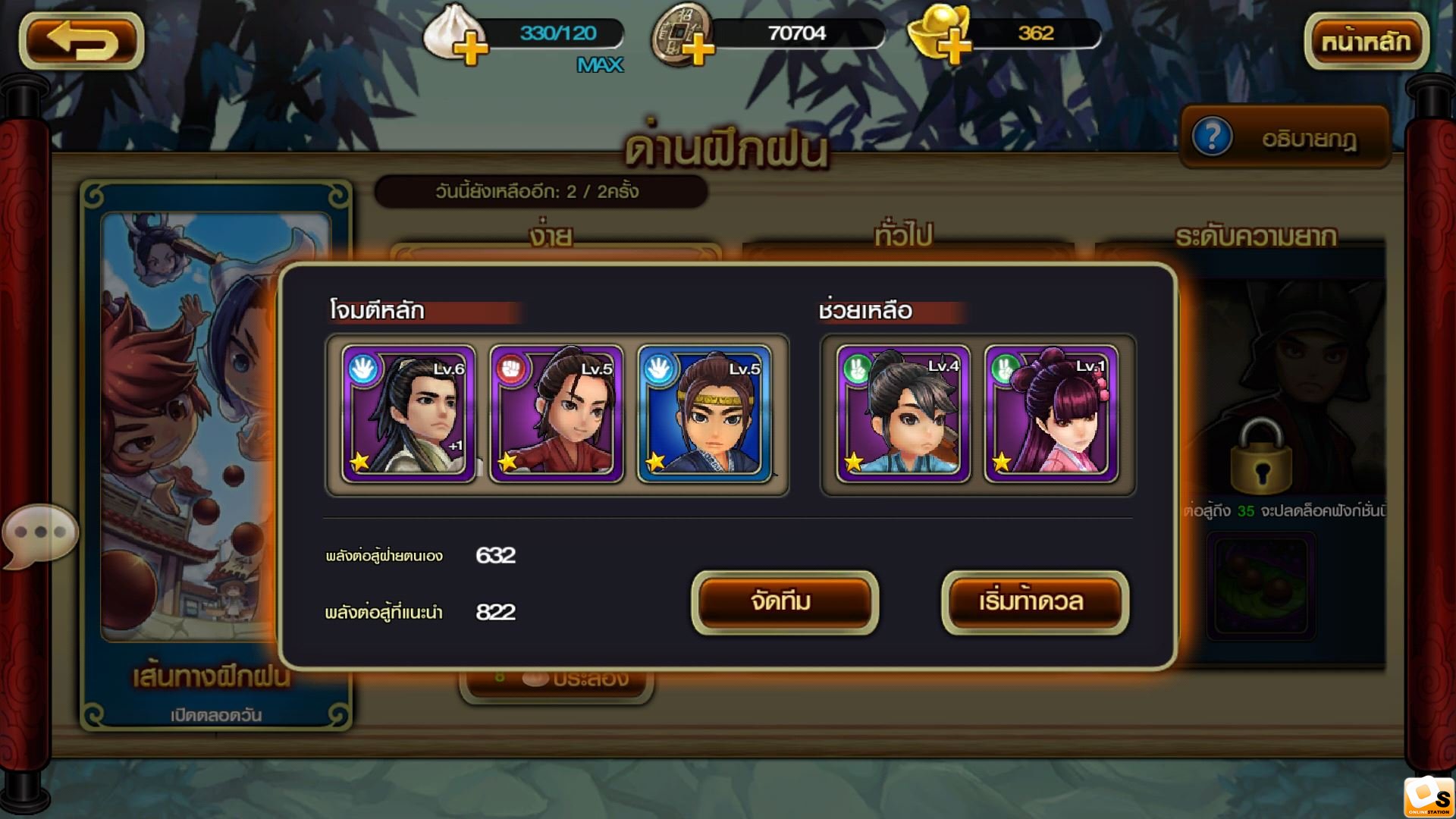
Task: Select the Lv.4 support hero card
Action: (x=902, y=414)
